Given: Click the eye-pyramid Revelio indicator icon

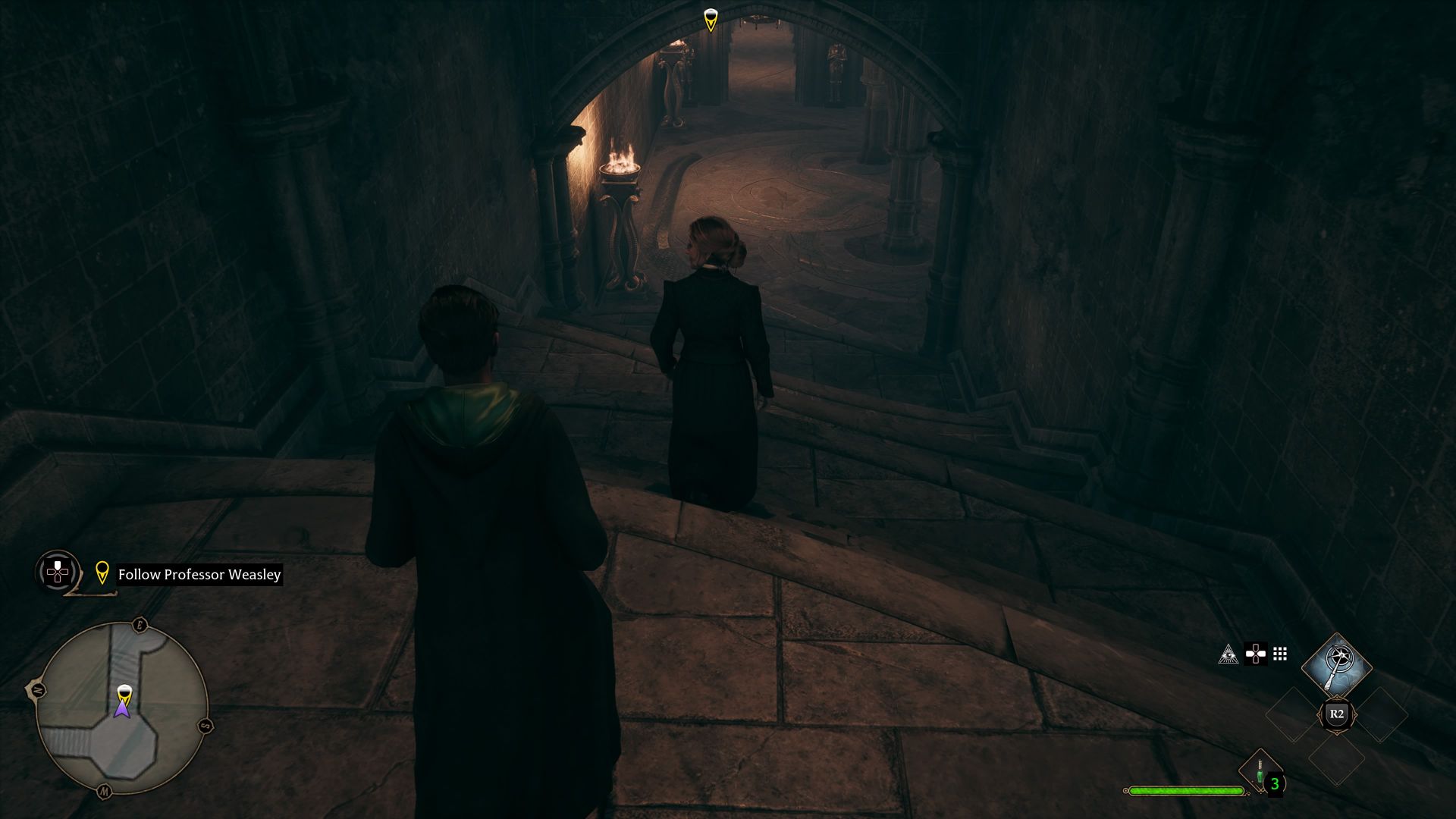Looking at the screenshot, I should tap(1230, 653).
